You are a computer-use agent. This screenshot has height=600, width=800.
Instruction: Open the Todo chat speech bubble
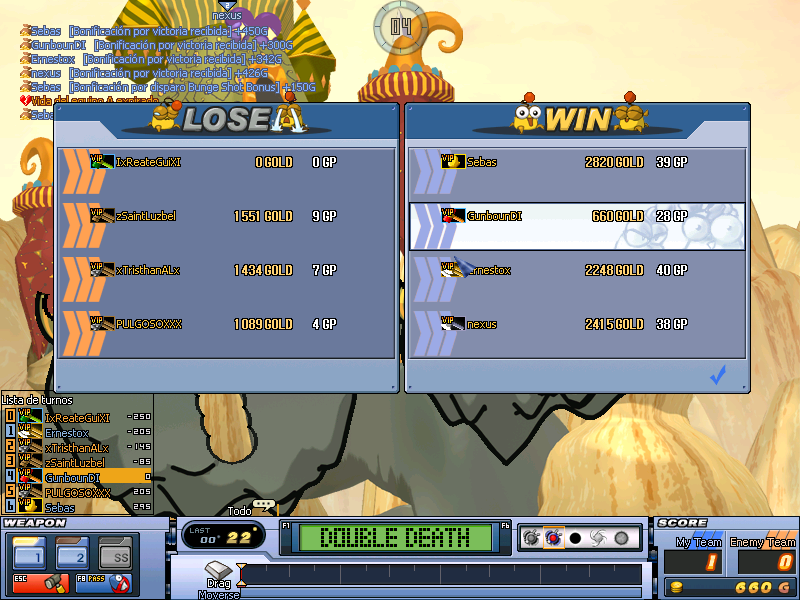pos(265,507)
